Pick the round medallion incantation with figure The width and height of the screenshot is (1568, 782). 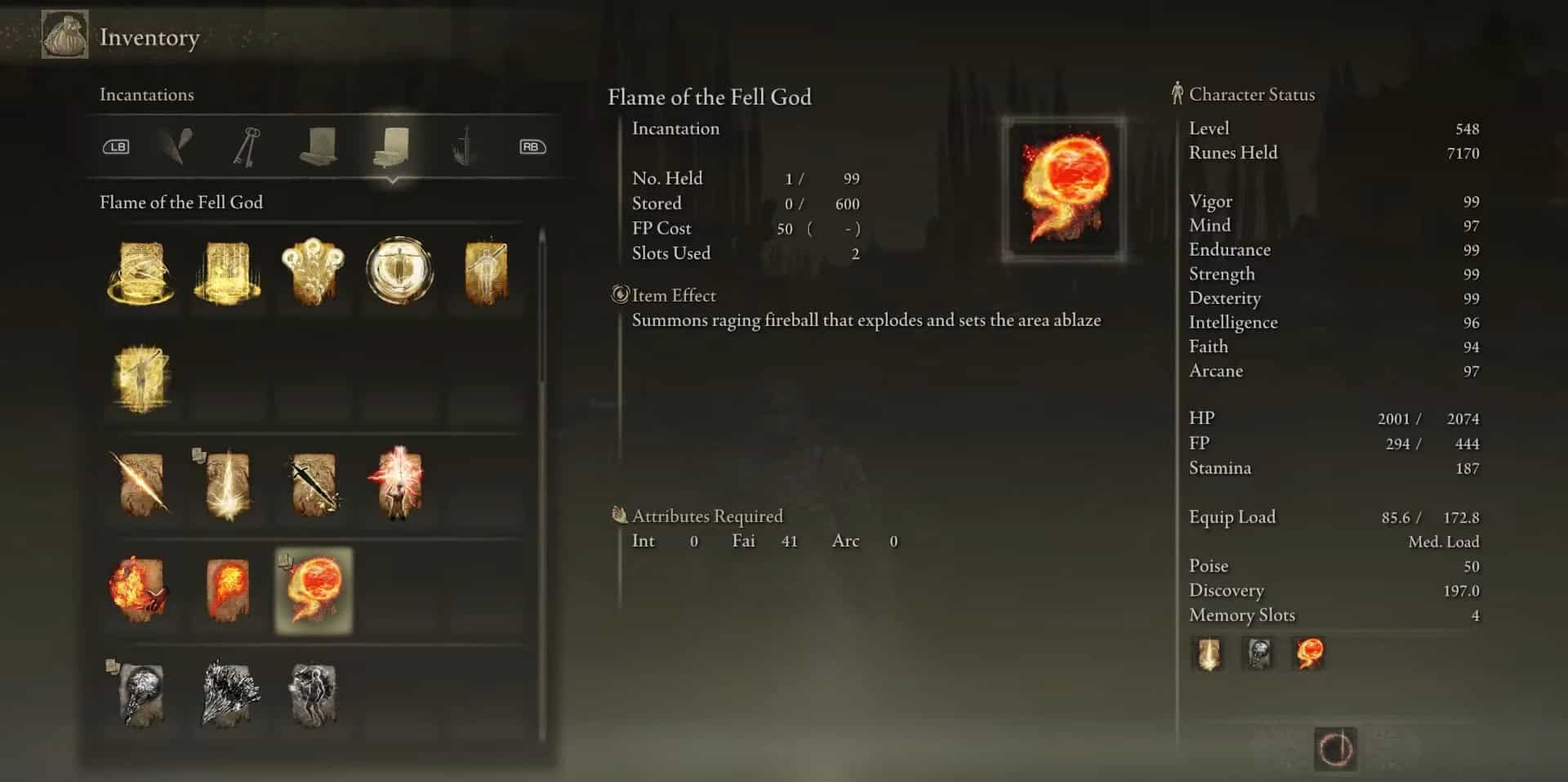pyautogui.click(x=399, y=270)
